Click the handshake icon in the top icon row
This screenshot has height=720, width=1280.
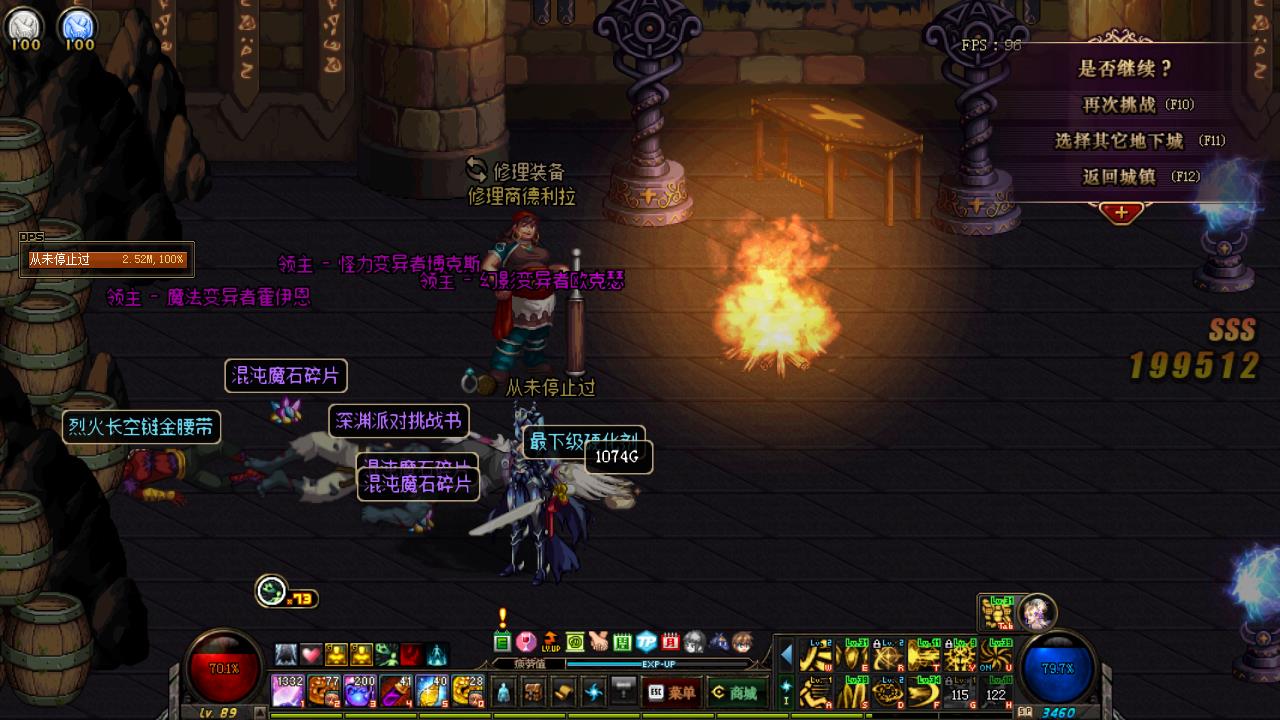click(x=598, y=642)
